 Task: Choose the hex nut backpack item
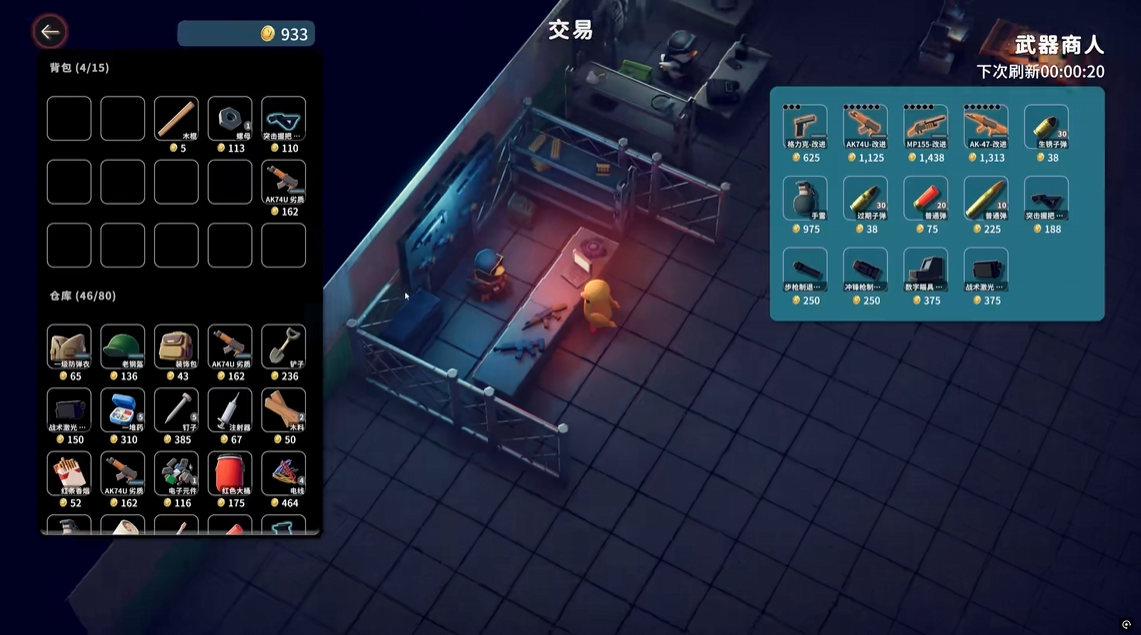pos(230,118)
